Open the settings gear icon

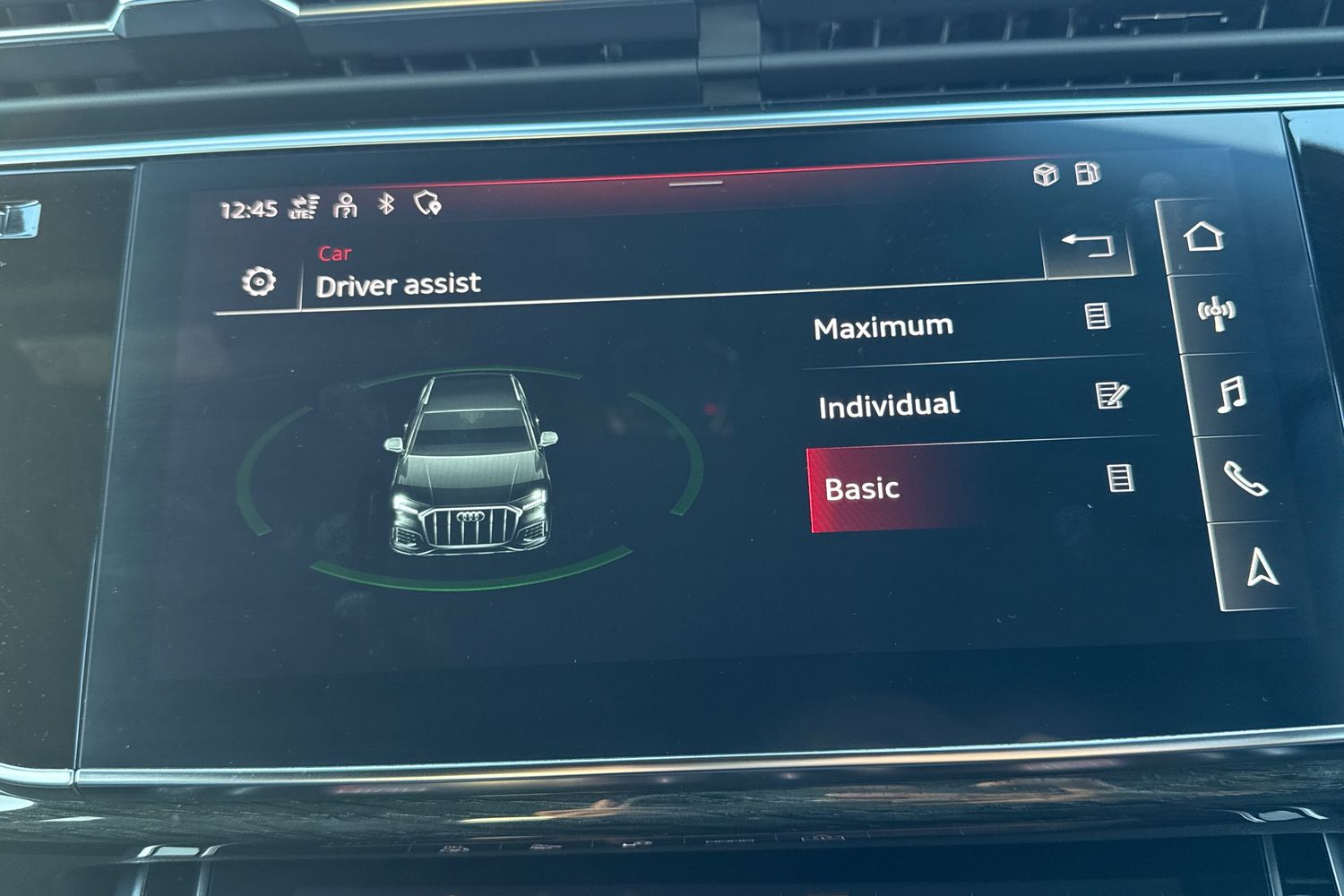pos(258,283)
